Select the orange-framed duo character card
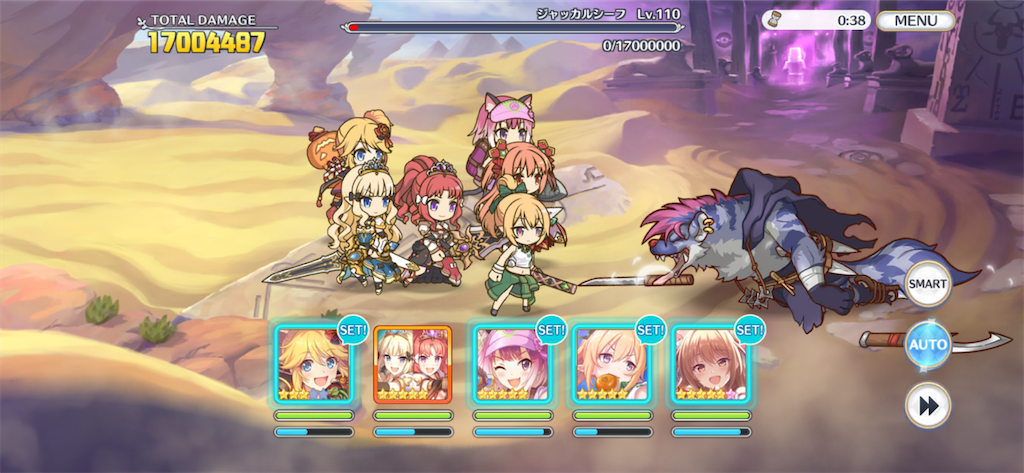This screenshot has width=1024, height=473. click(413, 364)
